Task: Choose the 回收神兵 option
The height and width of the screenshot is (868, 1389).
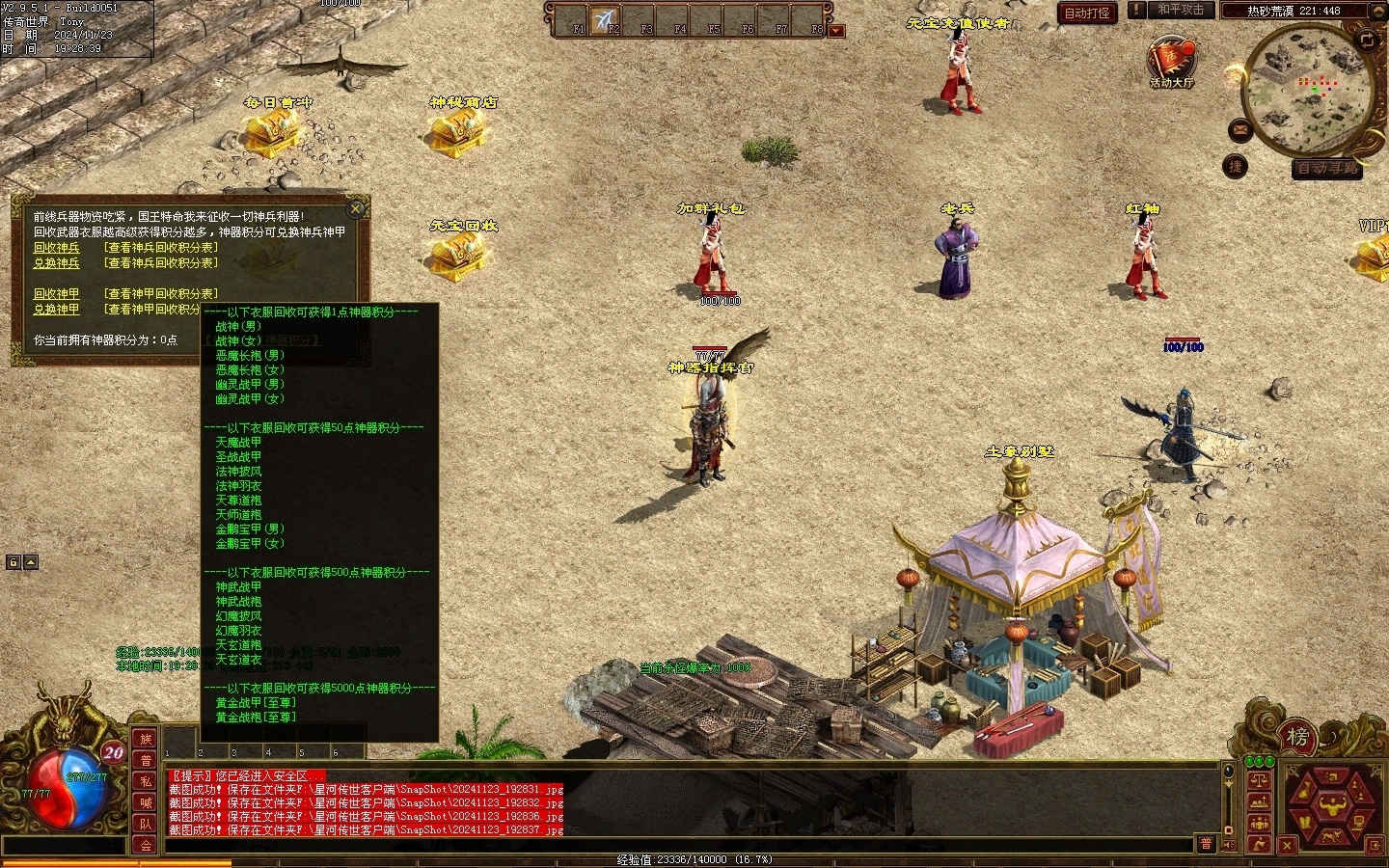Action: (x=57, y=248)
